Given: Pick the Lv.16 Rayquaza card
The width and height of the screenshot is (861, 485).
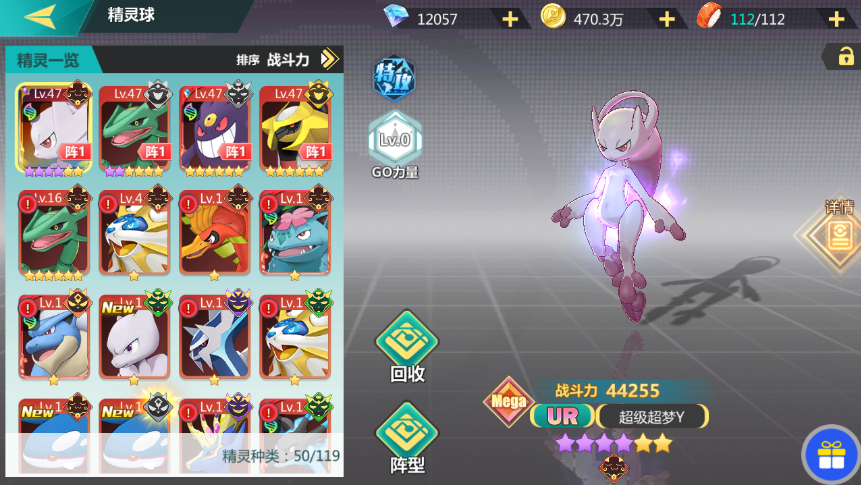Looking at the screenshot, I should (x=54, y=232).
